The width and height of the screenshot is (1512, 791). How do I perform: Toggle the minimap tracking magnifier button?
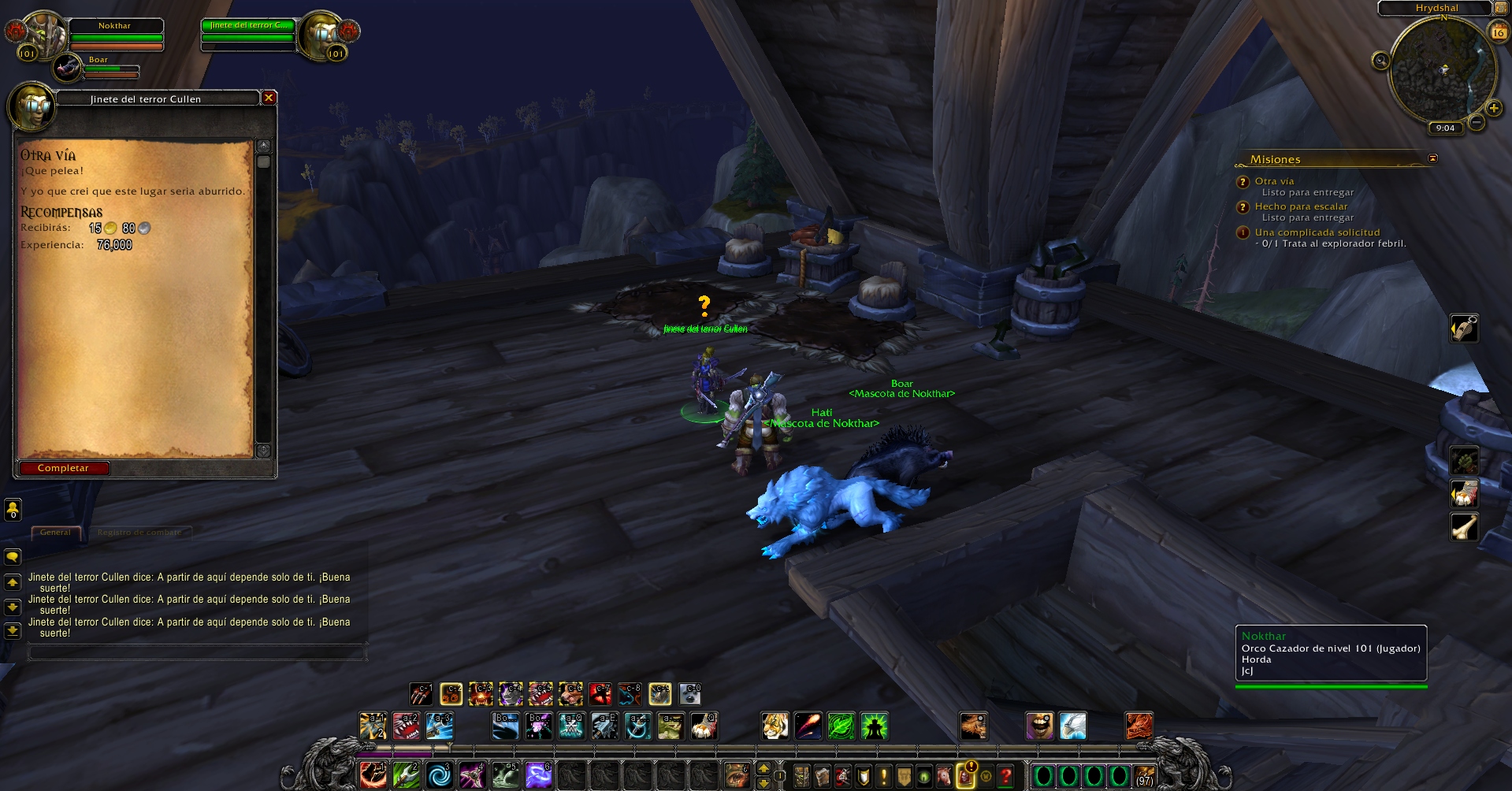coord(1380,61)
